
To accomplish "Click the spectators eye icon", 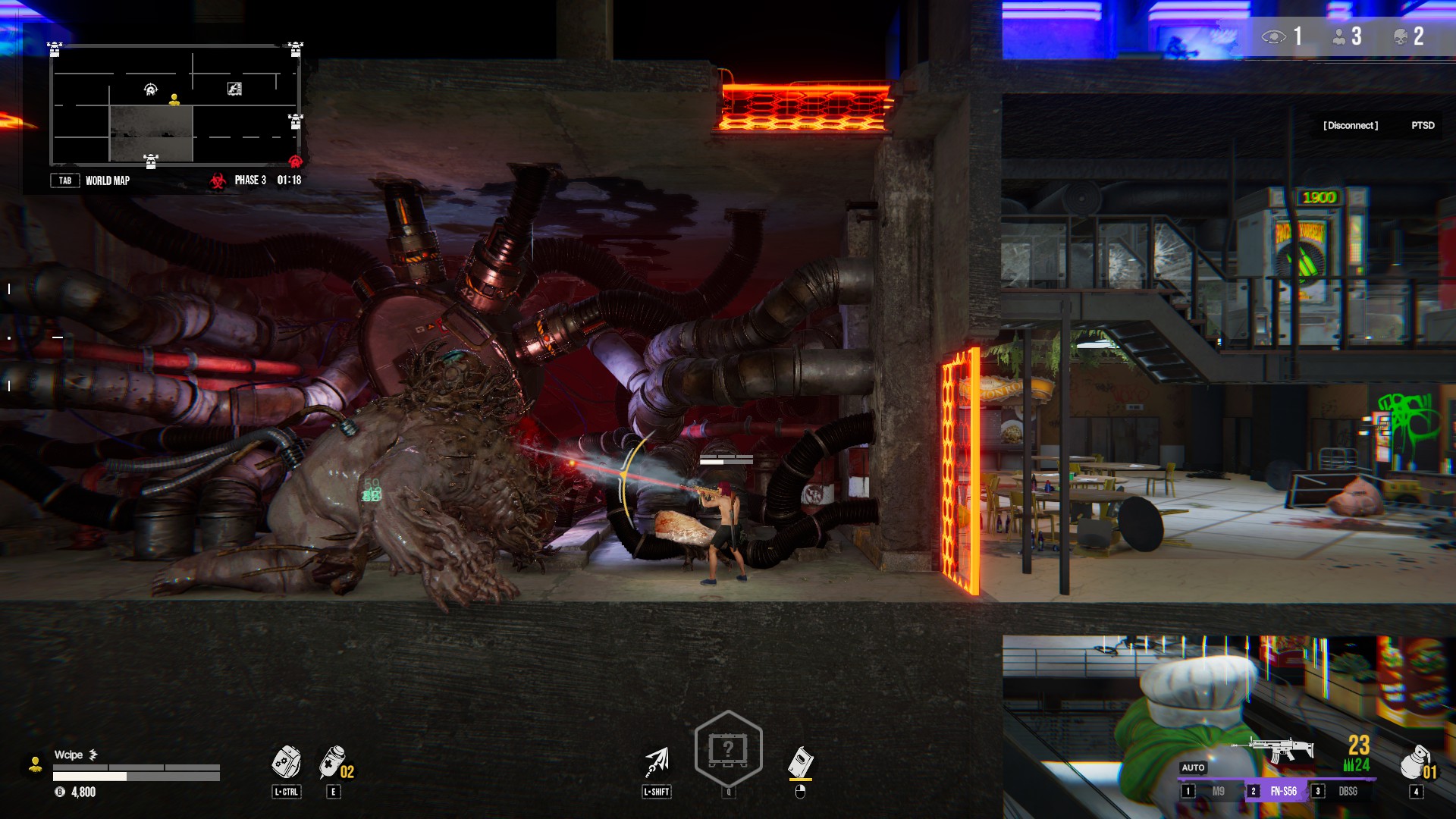I will [1273, 36].
